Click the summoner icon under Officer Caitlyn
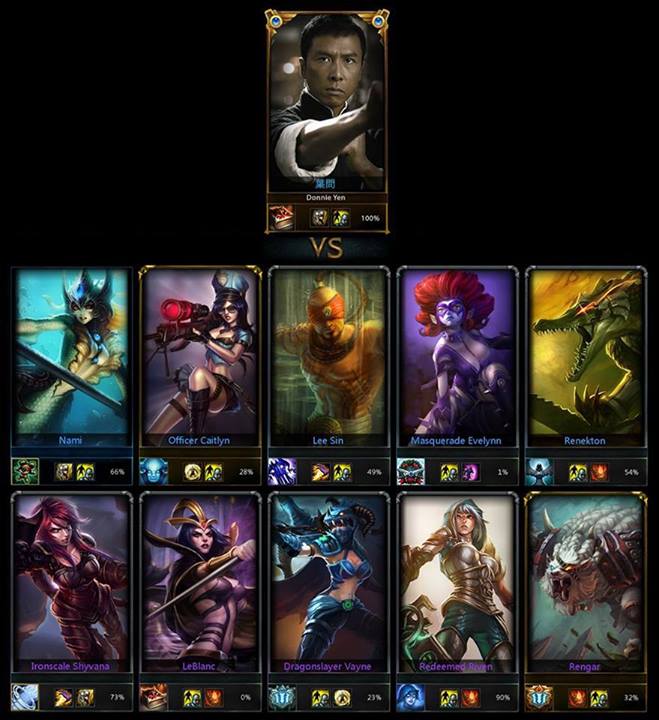The width and height of the screenshot is (659, 720). (154, 471)
